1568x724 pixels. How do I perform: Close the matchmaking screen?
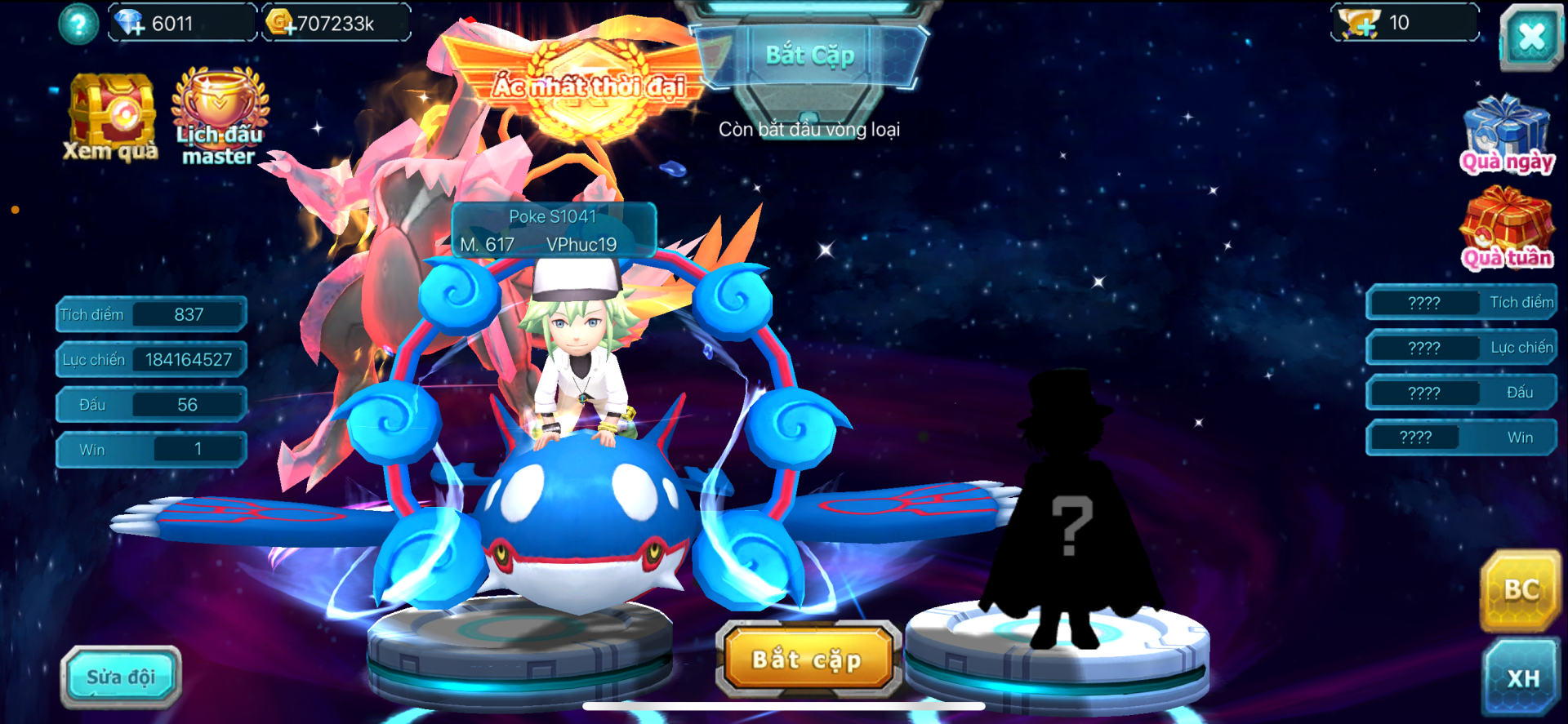pos(1531,37)
